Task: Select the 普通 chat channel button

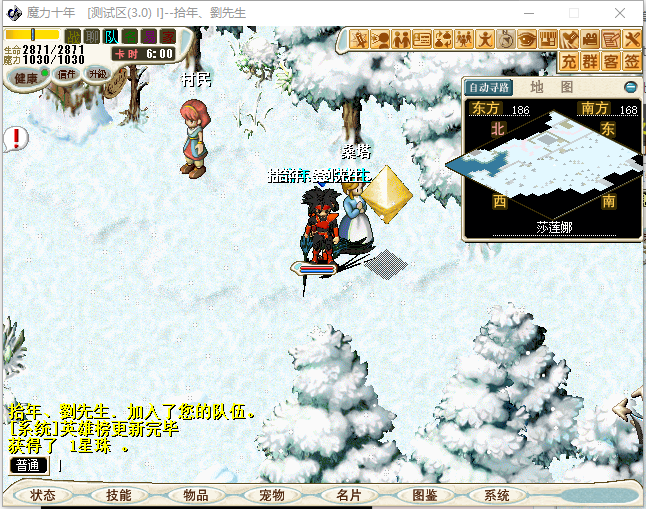Action: [28, 465]
